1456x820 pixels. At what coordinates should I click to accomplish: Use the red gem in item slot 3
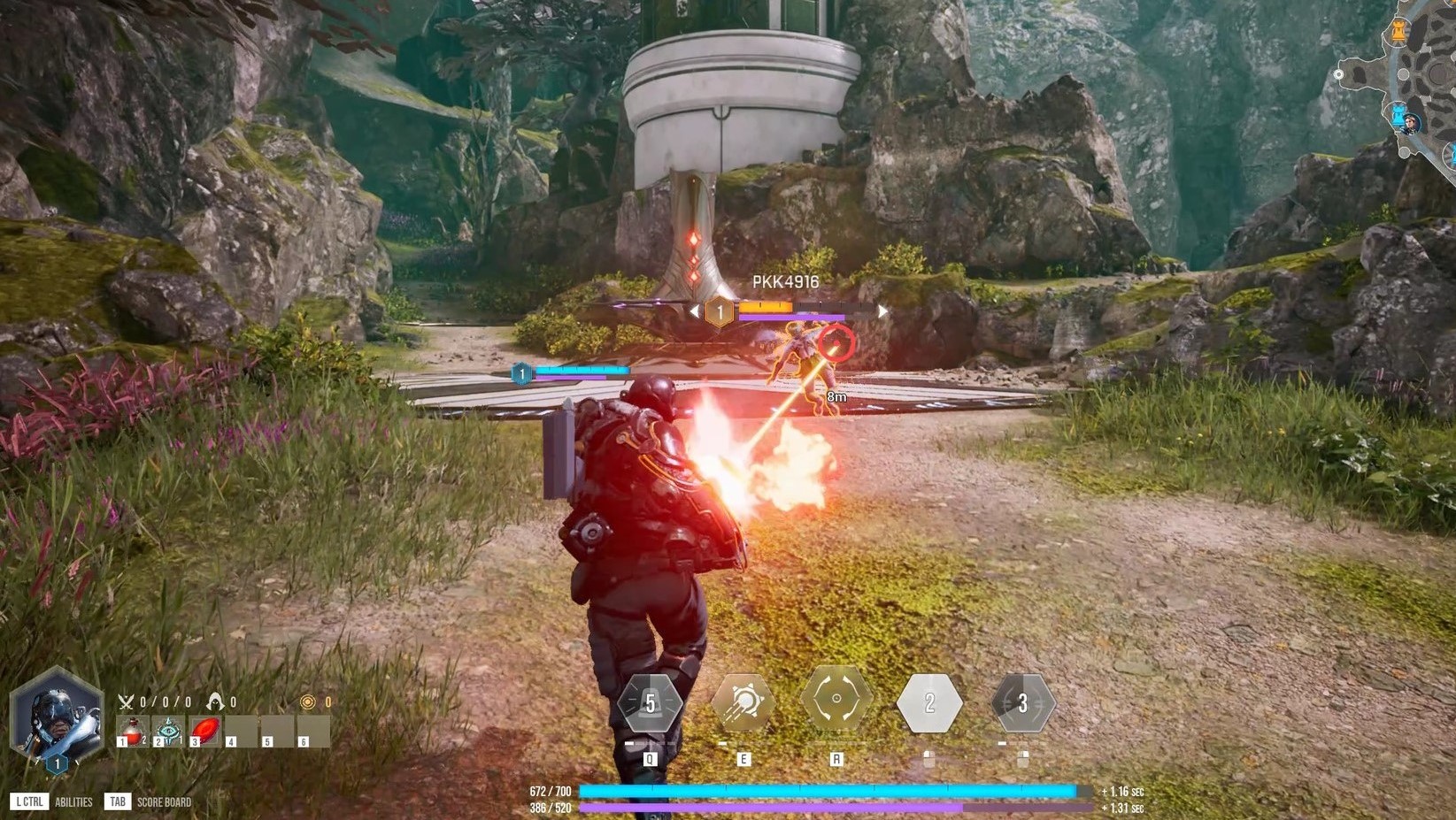click(x=205, y=730)
